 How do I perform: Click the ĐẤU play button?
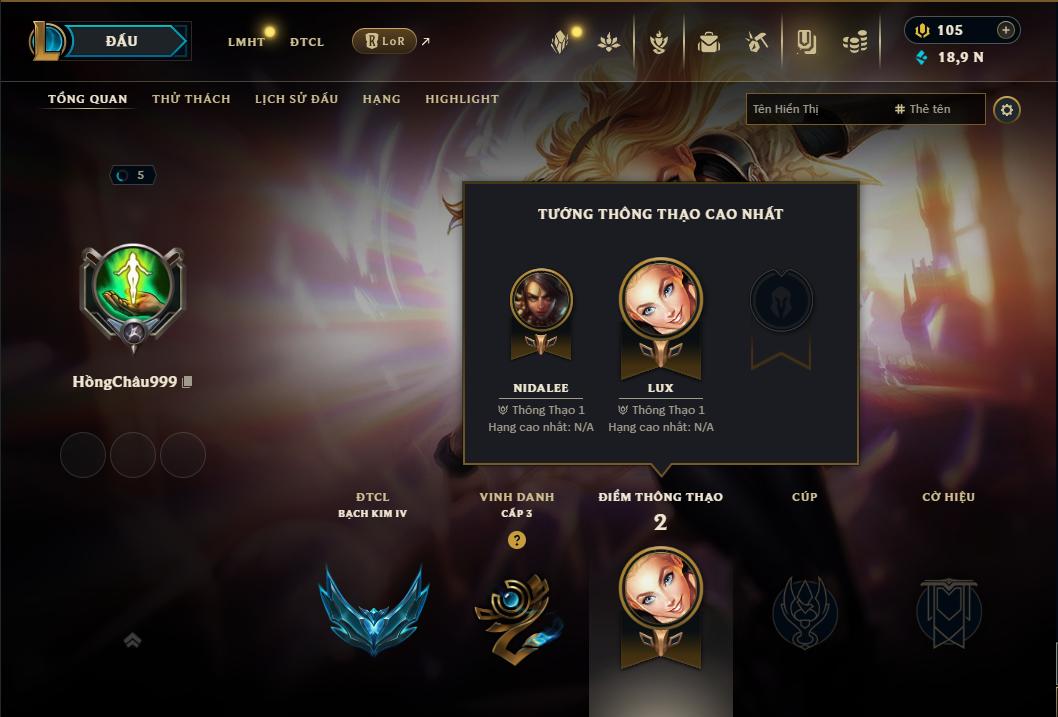click(121, 41)
